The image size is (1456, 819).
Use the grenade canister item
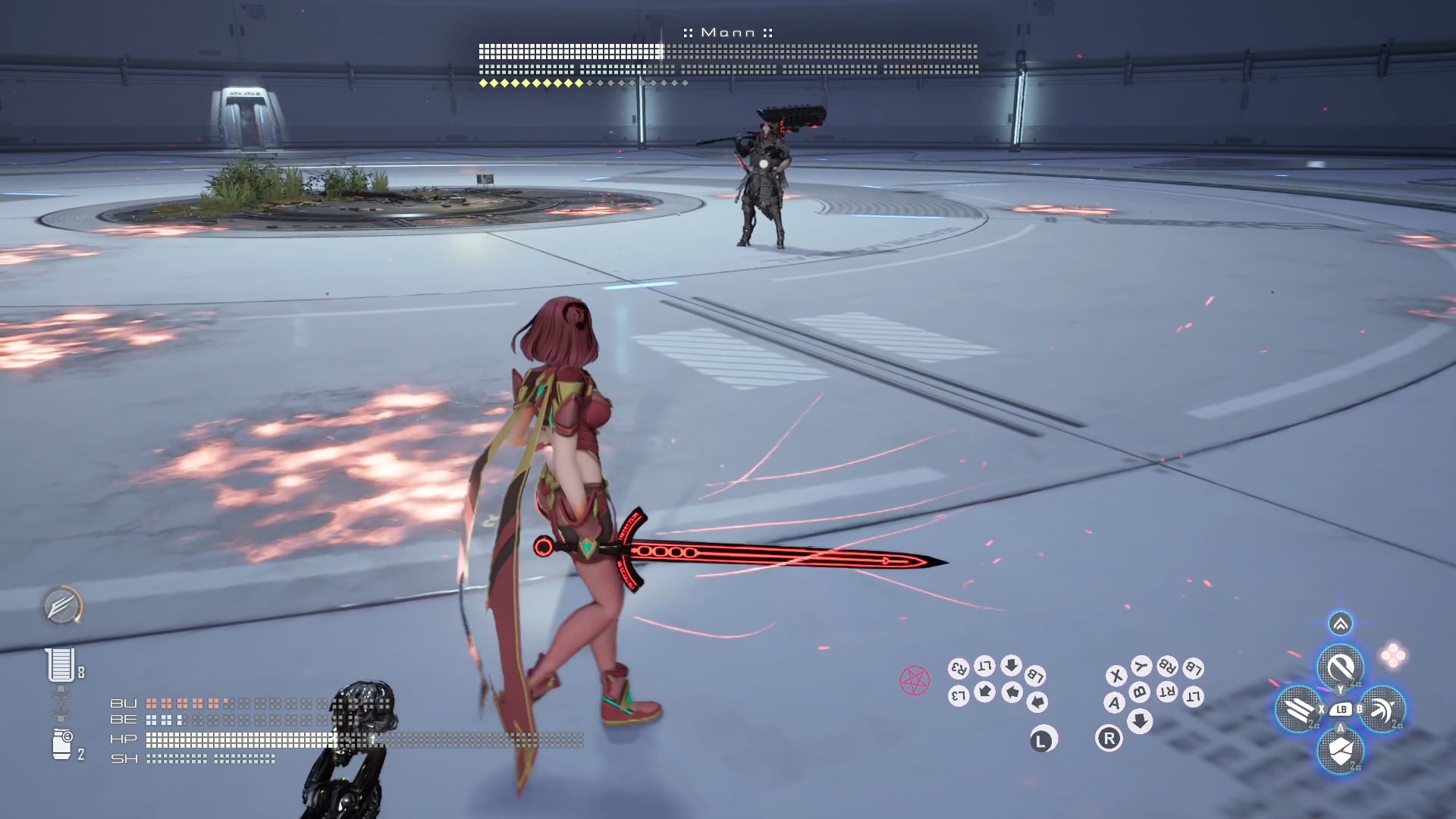coord(61,745)
